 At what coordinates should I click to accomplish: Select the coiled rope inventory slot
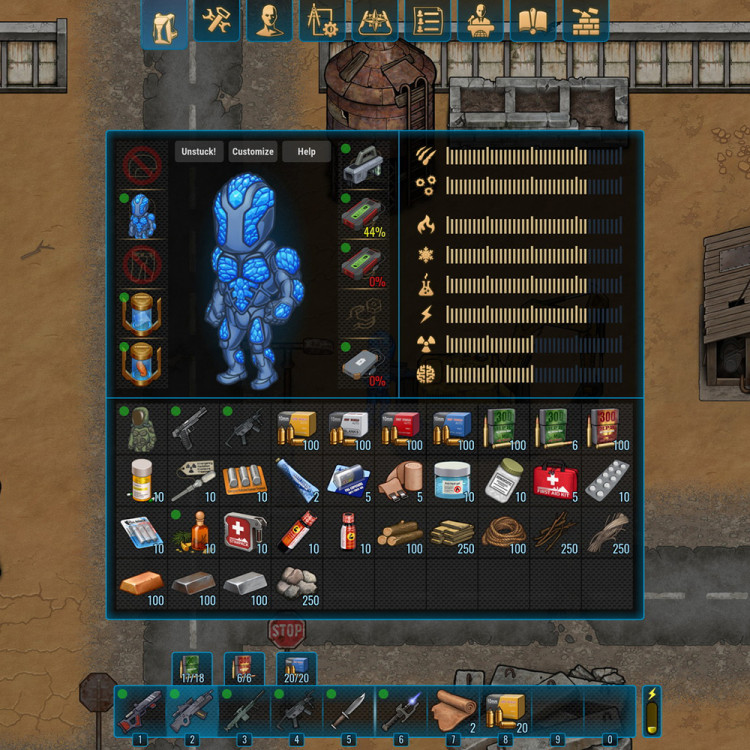click(503, 533)
